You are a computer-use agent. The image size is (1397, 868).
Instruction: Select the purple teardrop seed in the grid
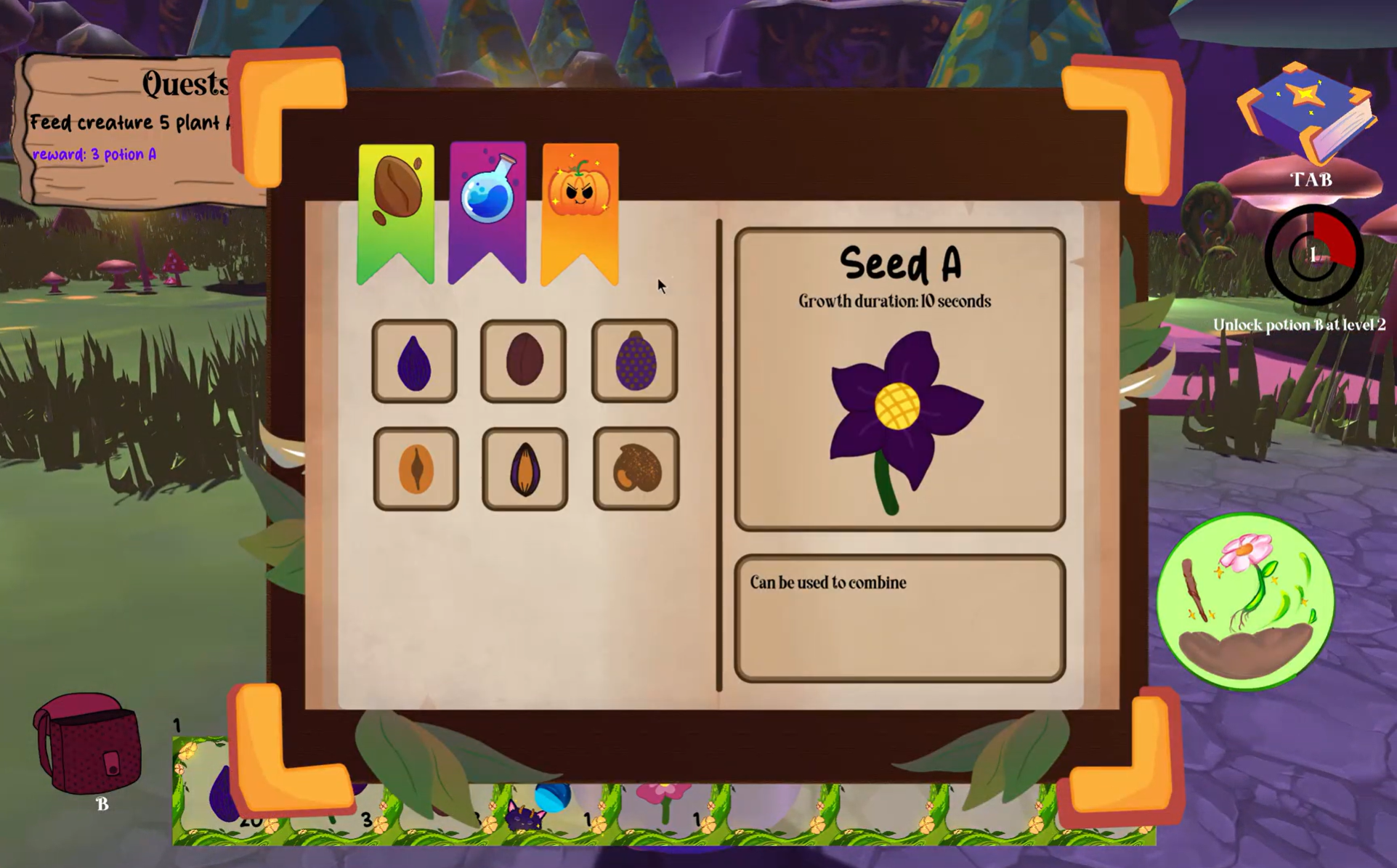click(414, 361)
